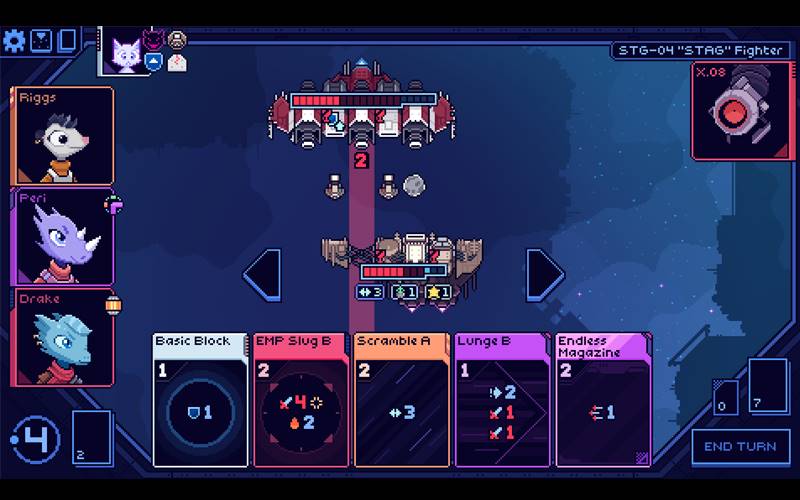Move the ship left with the arrow button
The width and height of the screenshot is (800, 500).
tap(260, 274)
